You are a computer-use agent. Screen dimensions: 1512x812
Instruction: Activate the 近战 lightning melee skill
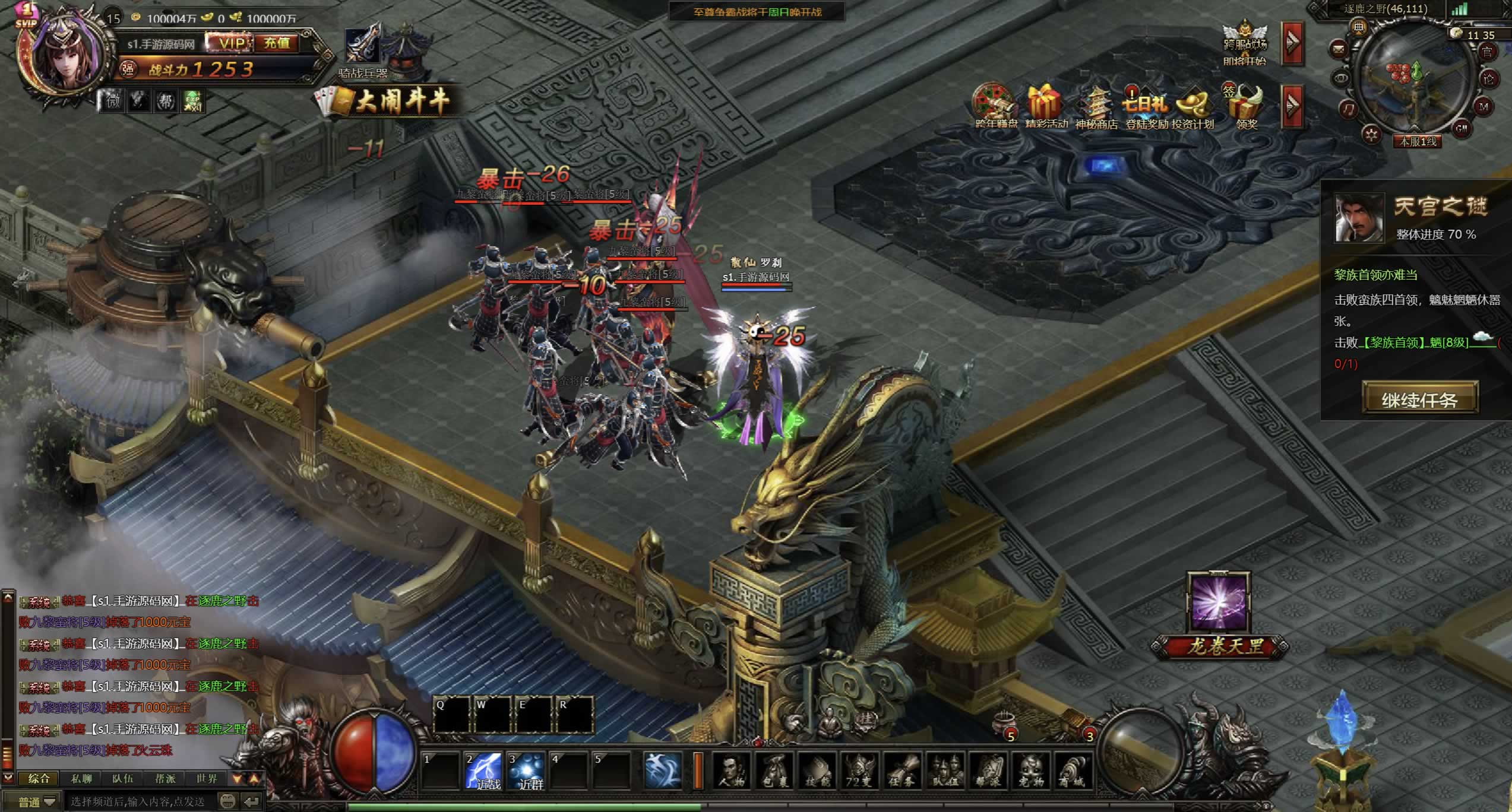pos(484,770)
